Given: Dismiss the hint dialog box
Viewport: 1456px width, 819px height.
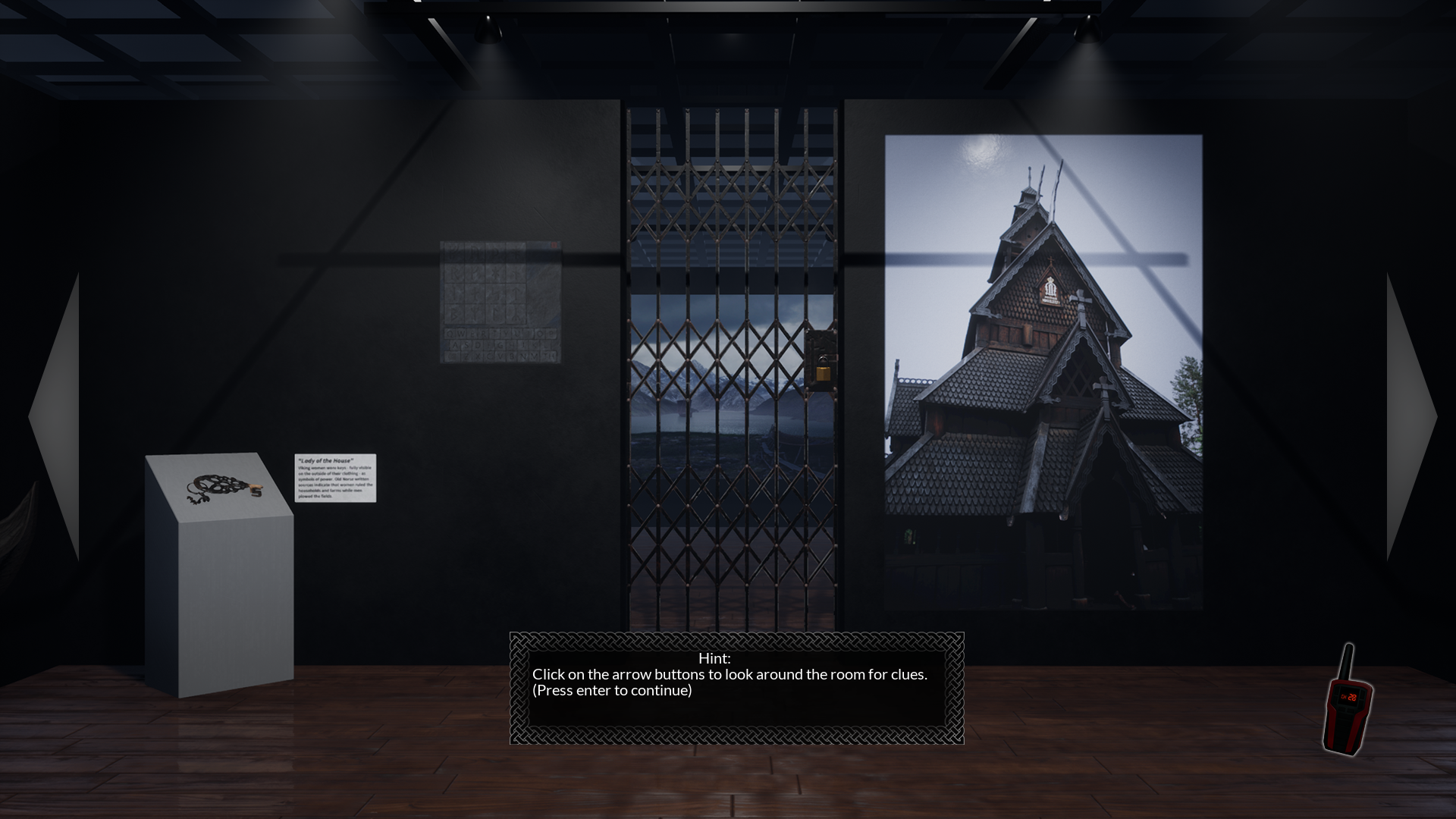Looking at the screenshot, I should 736,690.
